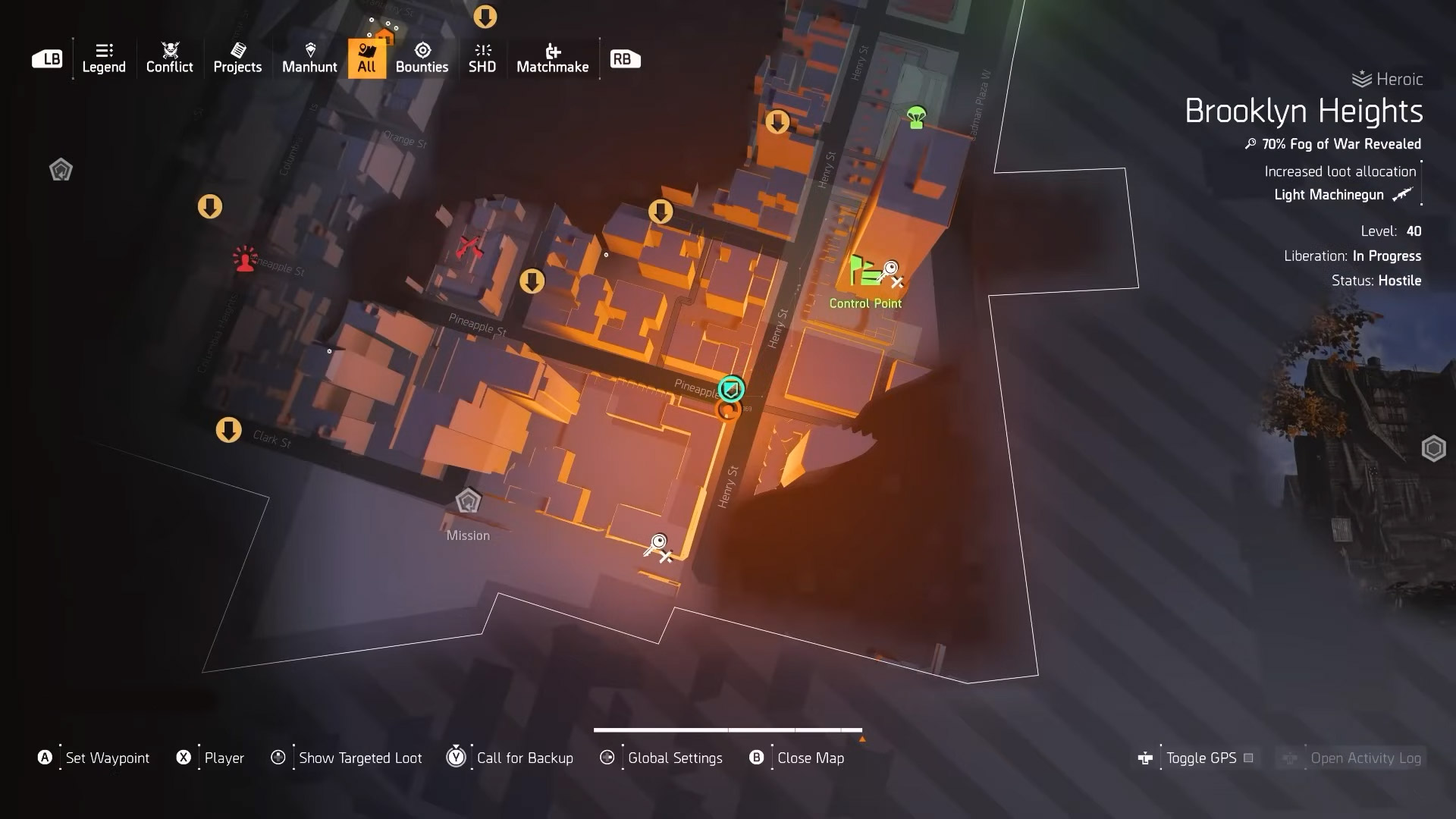The height and width of the screenshot is (819, 1456).
Task: Go to the Matchmake tab
Action: coord(552,58)
